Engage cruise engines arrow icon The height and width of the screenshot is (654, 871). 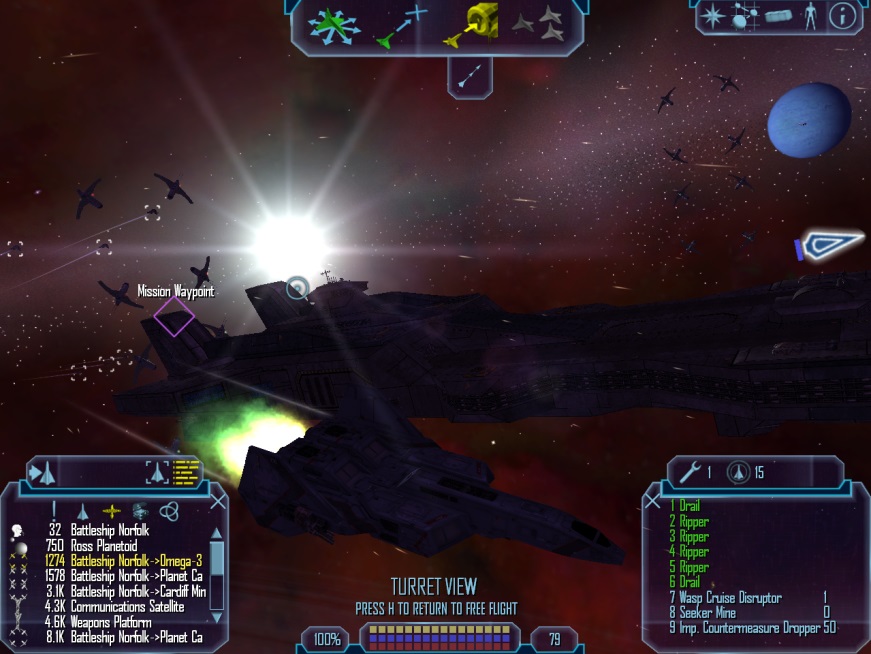(x=469, y=76)
